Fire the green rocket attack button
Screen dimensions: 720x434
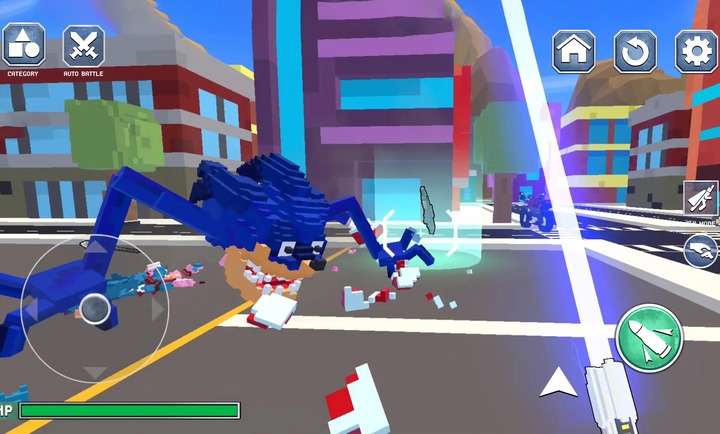(x=648, y=338)
